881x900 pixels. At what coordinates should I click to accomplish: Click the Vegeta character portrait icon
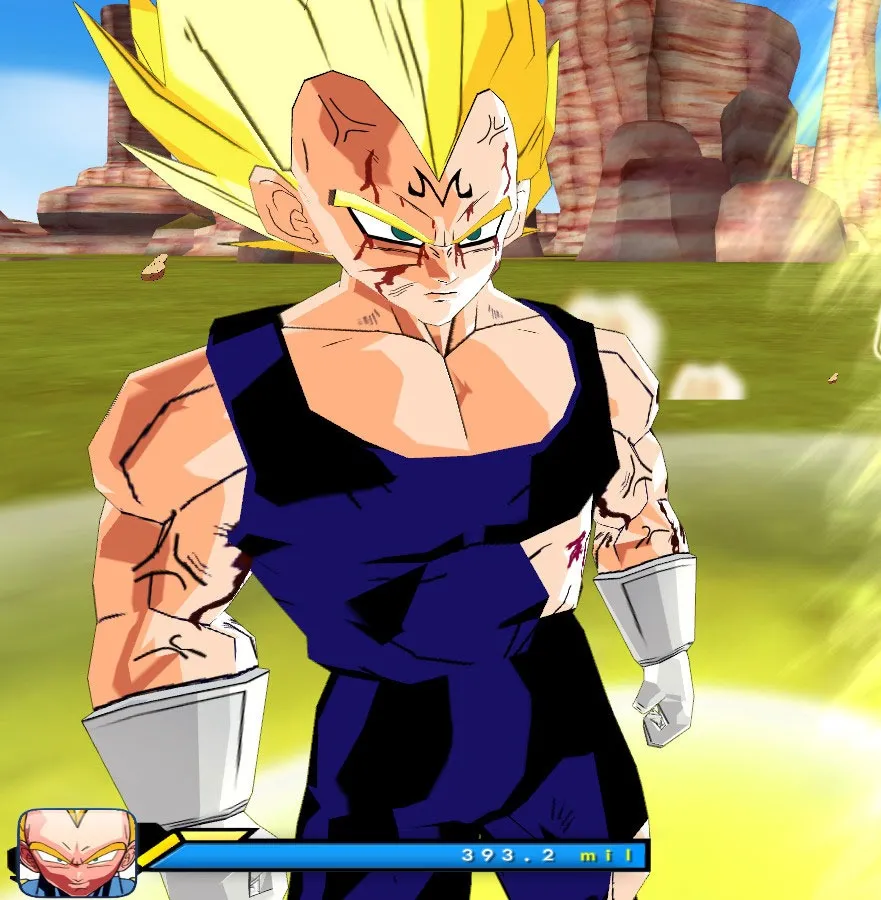77,852
